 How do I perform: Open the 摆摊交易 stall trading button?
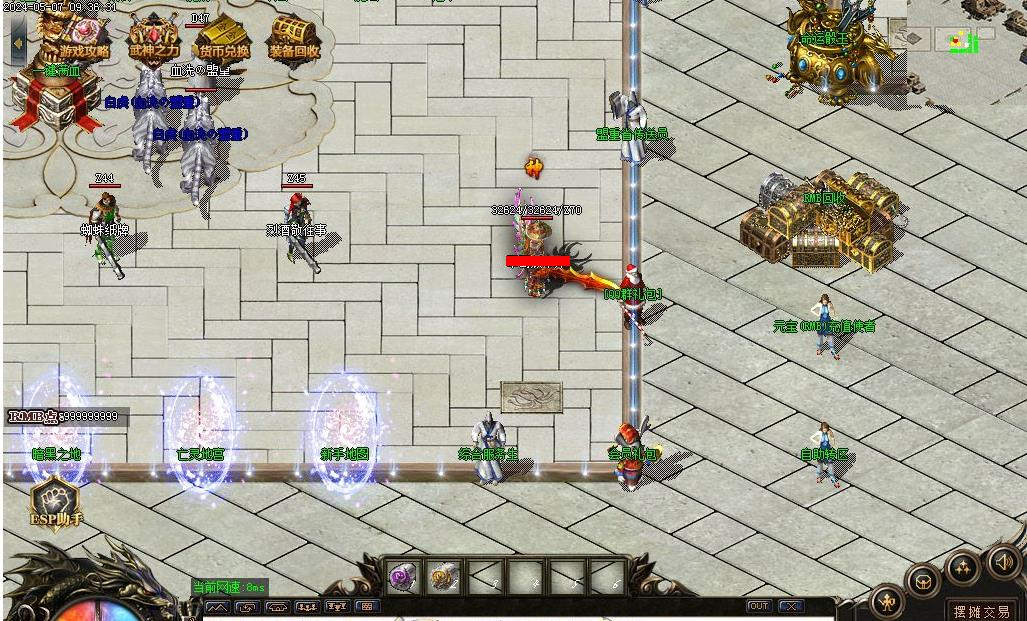(980, 611)
